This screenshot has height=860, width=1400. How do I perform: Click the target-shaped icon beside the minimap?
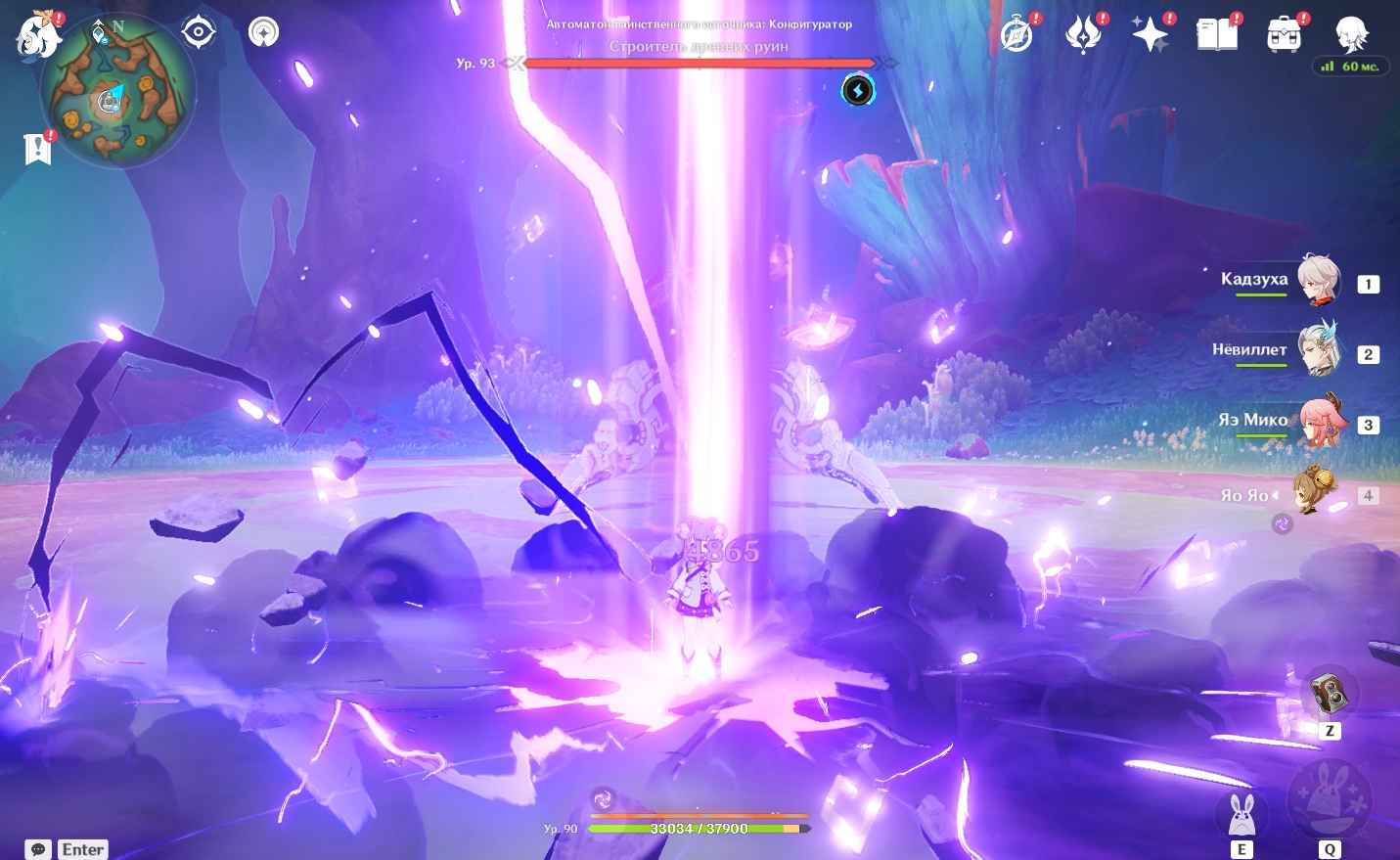click(199, 32)
